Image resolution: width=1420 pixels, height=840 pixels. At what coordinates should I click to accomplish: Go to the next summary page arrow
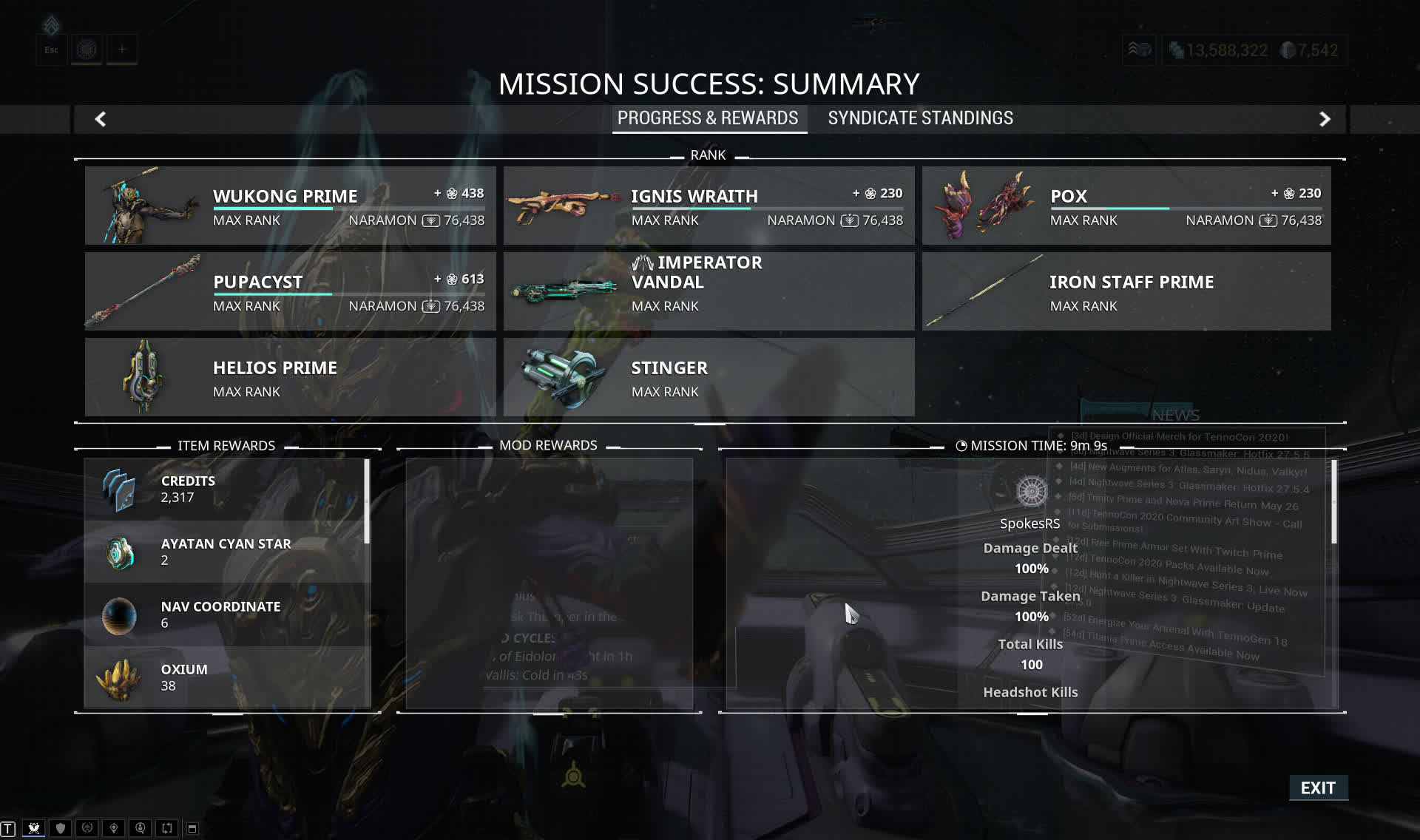click(x=1325, y=119)
